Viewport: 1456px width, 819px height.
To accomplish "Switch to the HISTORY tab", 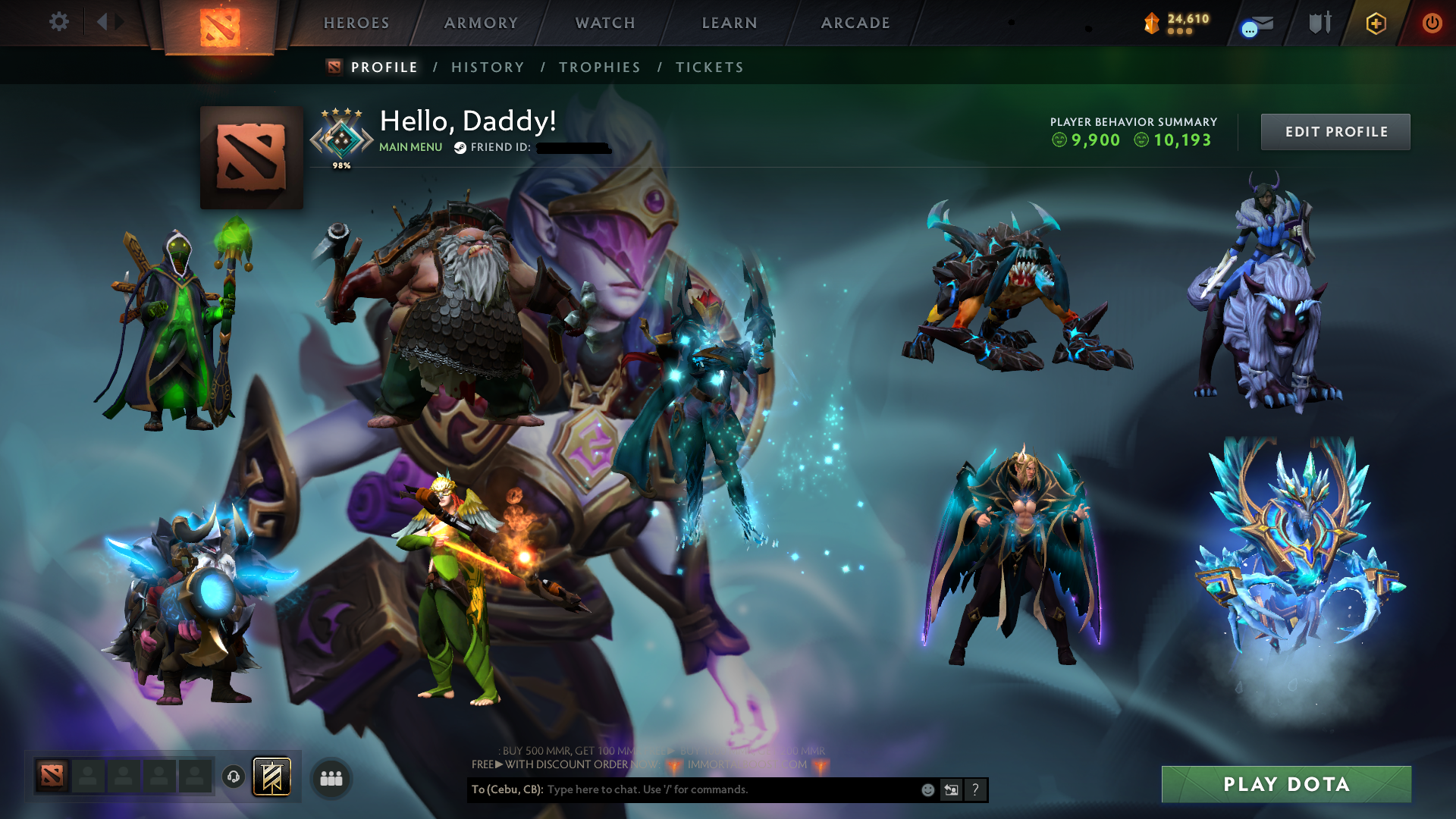I will [x=487, y=67].
